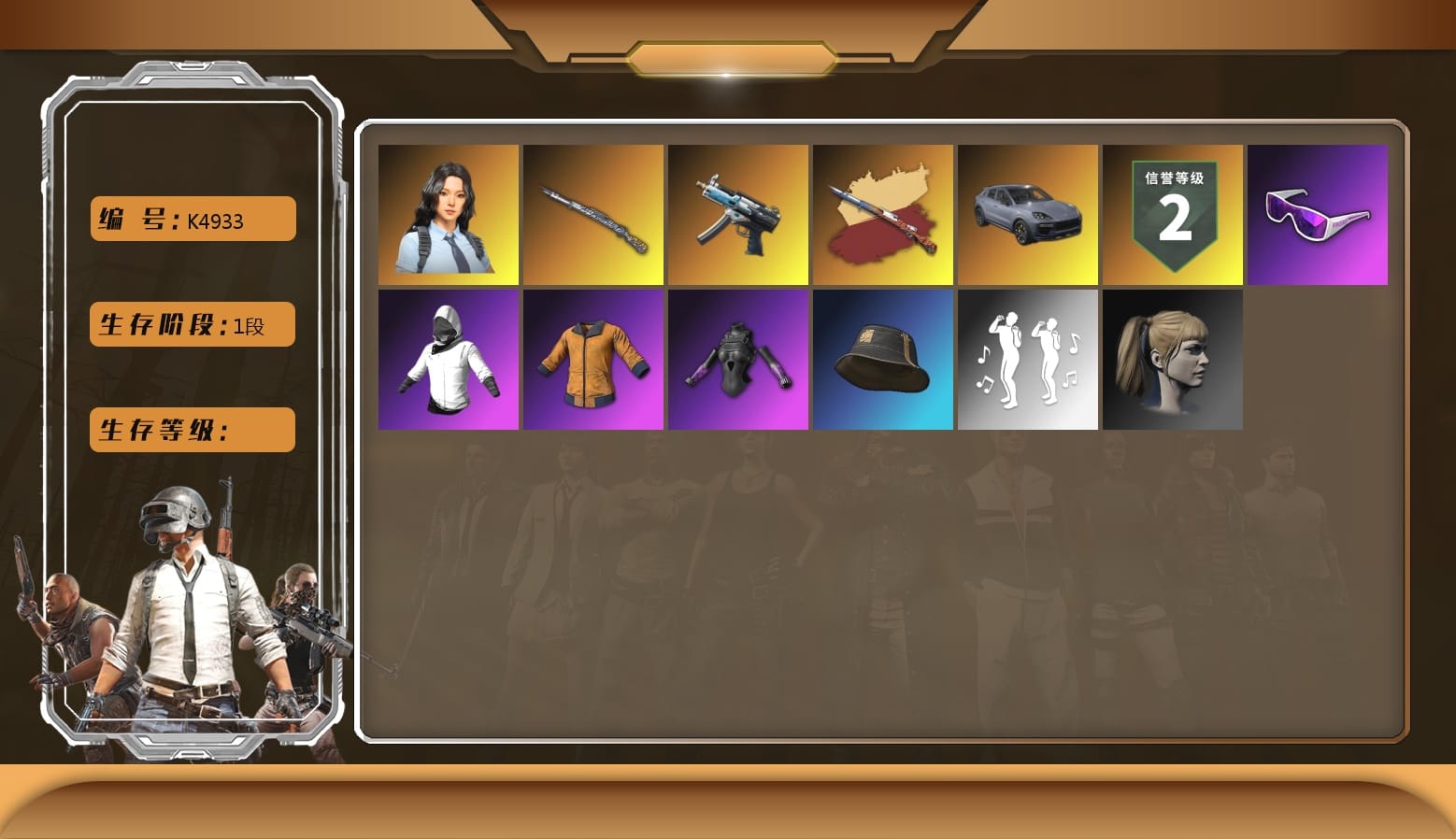Click the 生存阶段 1段 label
The height and width of the screenshot is (839, 1456).
pyautogui.click(x=191, y=324)
